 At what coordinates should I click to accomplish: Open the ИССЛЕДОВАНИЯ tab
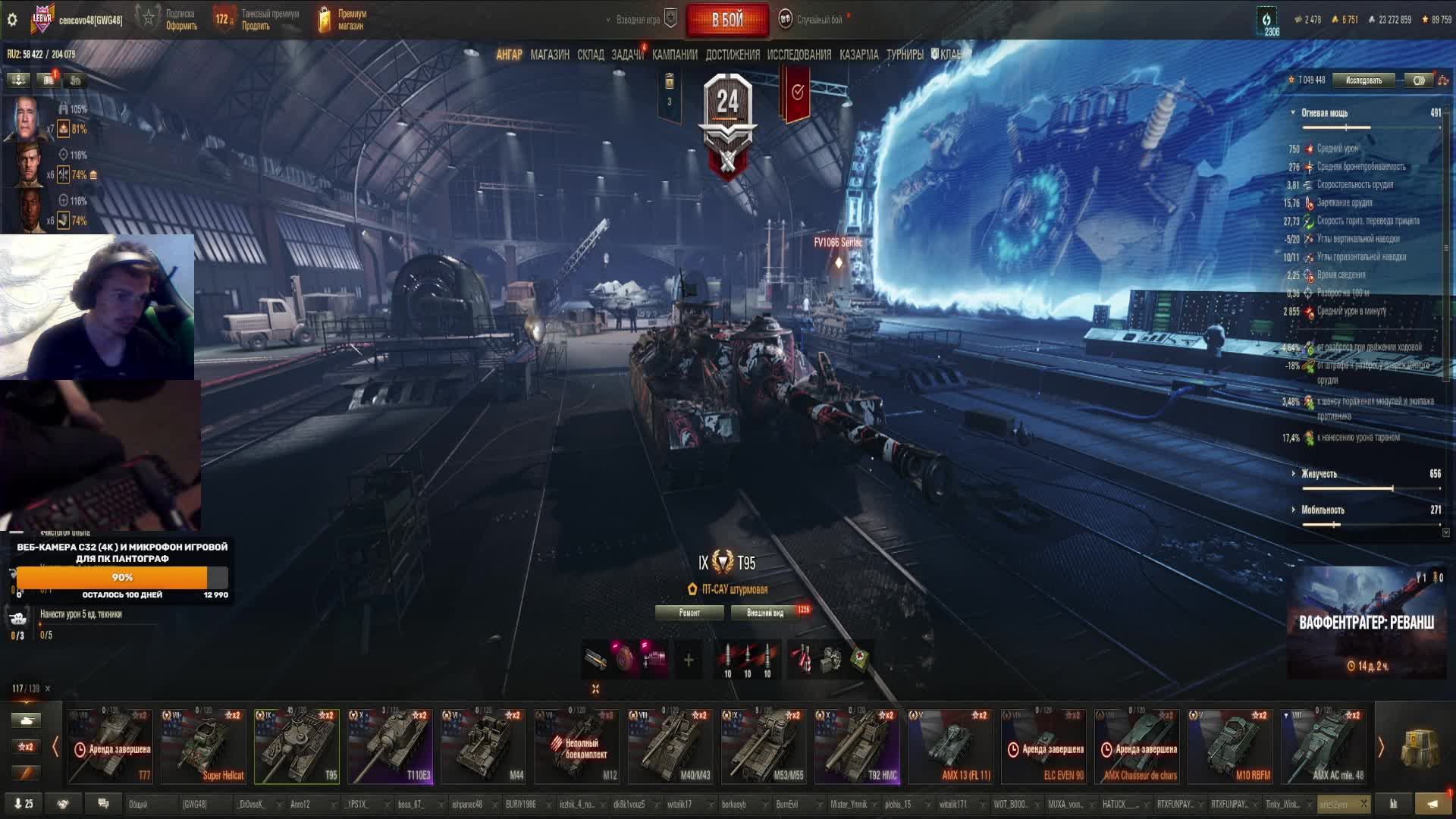(x=799, y=55)
